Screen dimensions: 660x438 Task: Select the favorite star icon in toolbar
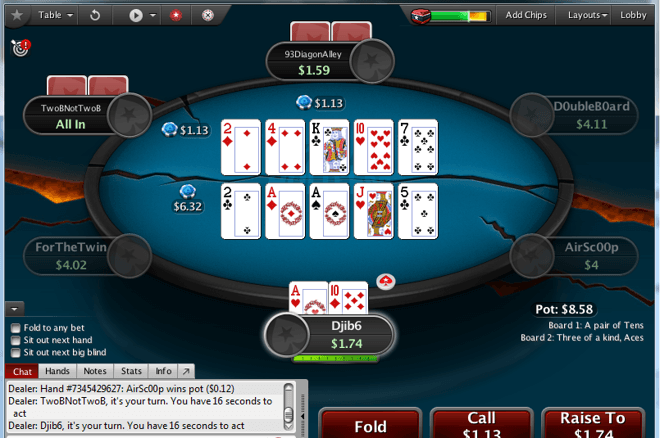click(16, 15)
